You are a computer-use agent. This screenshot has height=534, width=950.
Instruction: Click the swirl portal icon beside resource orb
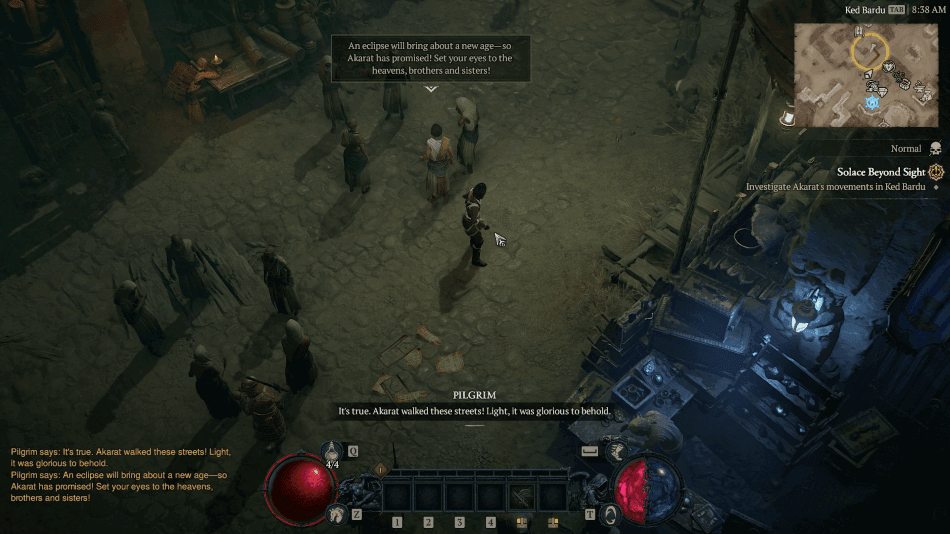tap(609, 513)
